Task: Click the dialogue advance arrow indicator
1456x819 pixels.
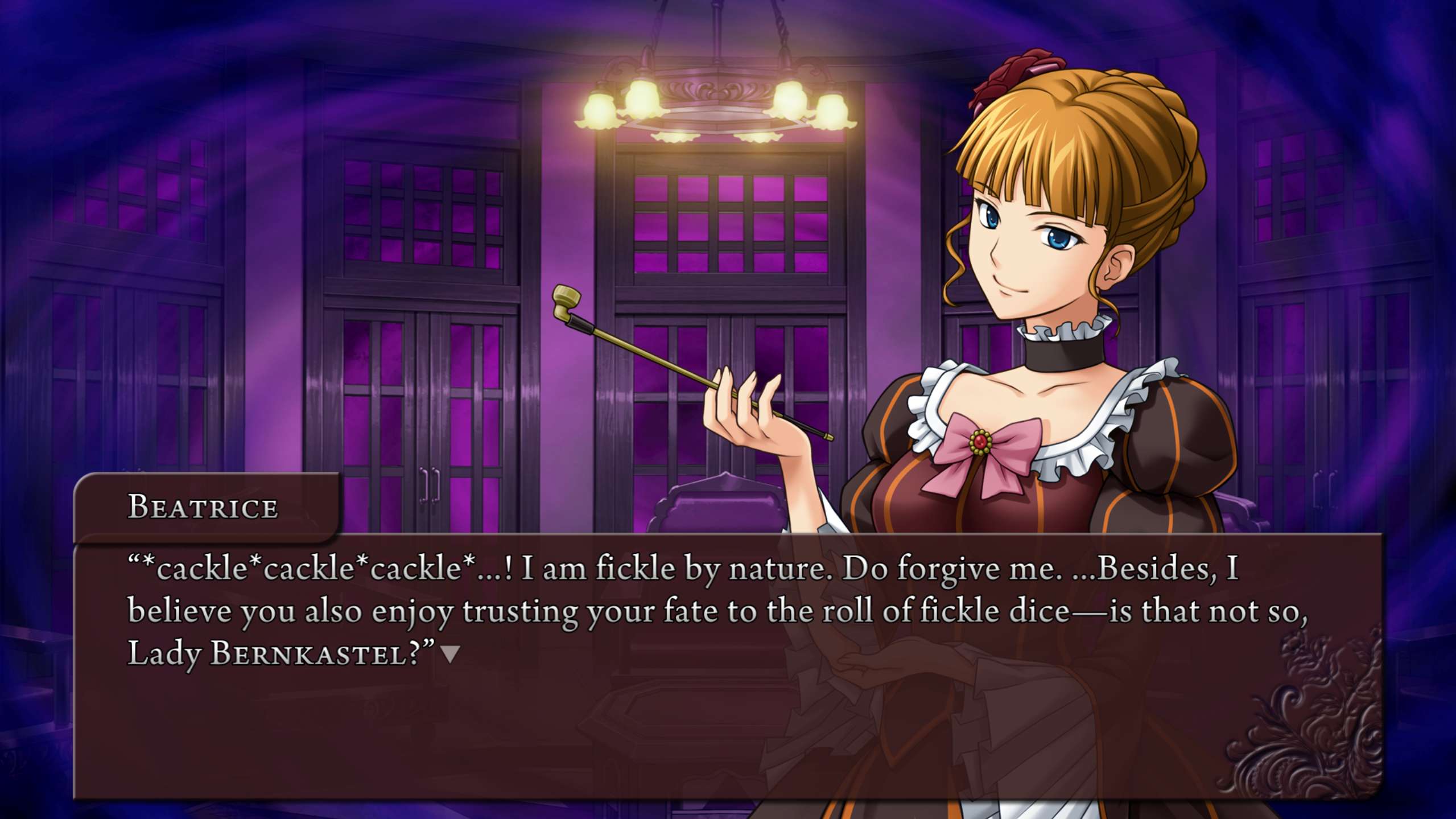Action: [x=451, y=655]
